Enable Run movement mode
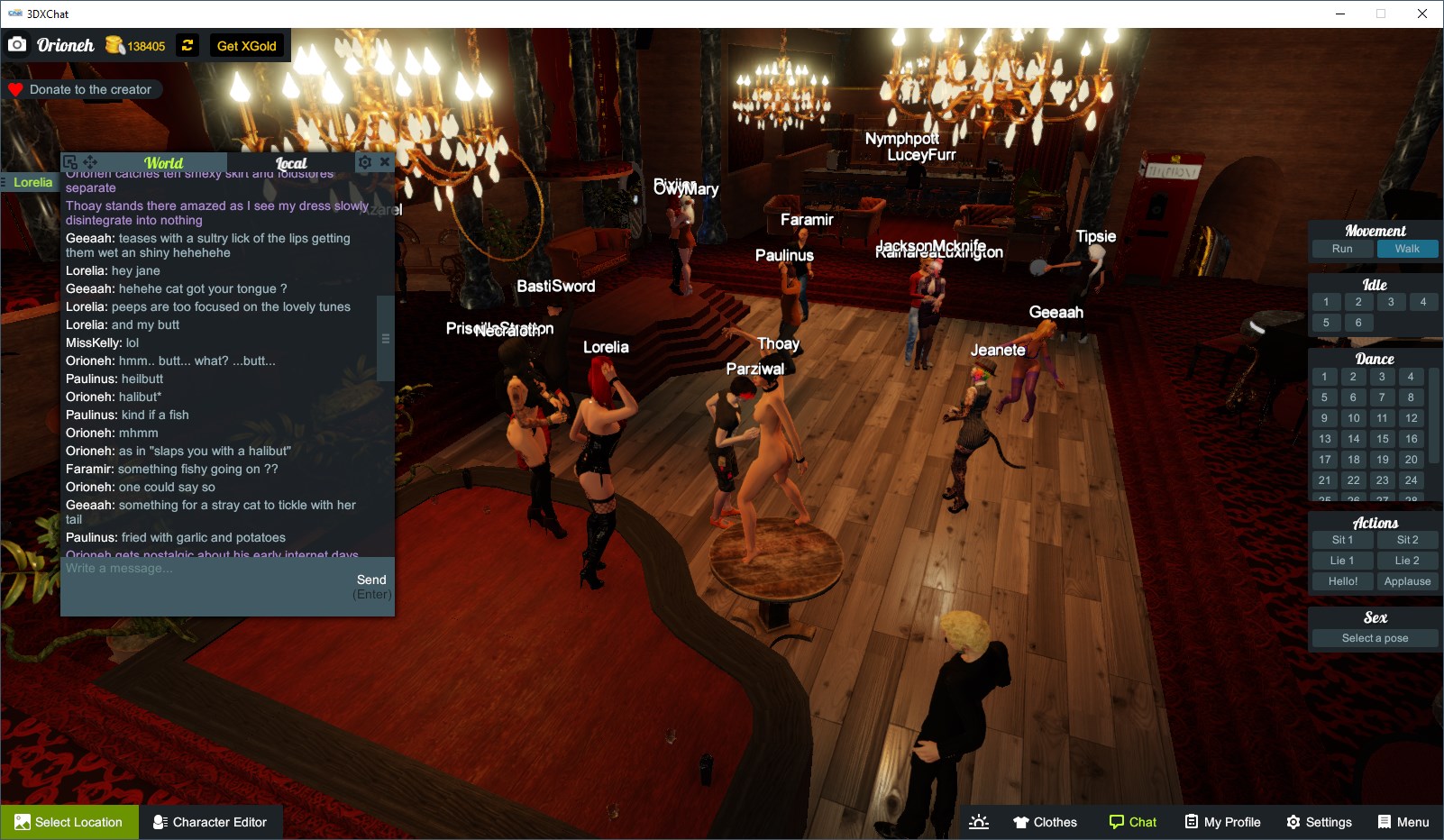This screenshot has height=840, width=1444. coord(1342,249)
